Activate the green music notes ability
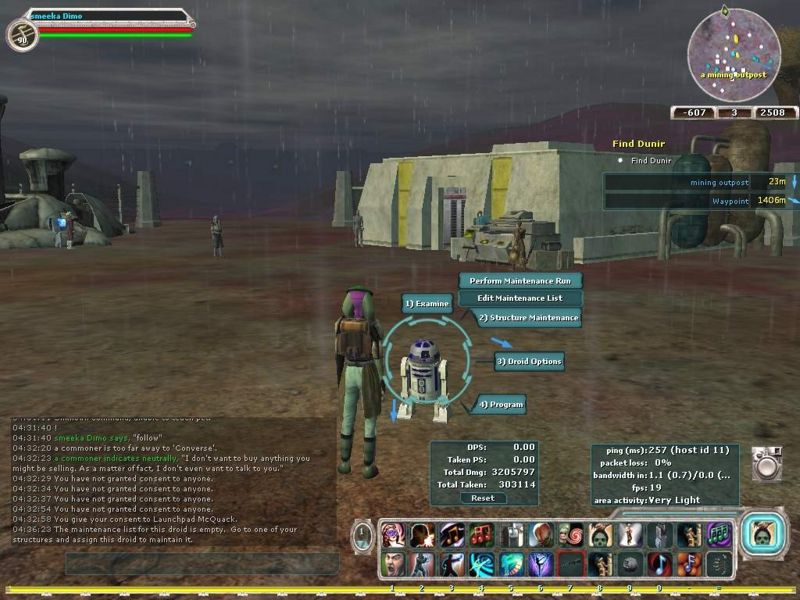 pyautogui.click(x=717, y=534)
